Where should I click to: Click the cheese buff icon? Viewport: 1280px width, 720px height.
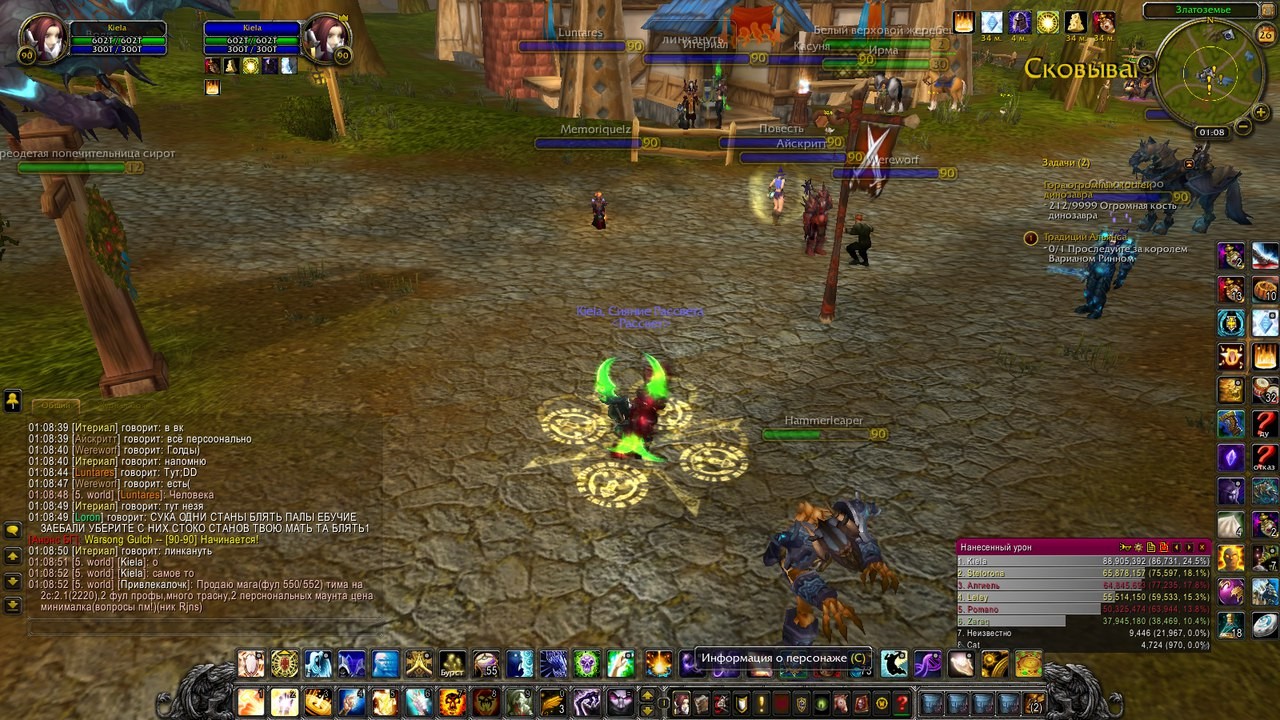1075,22
